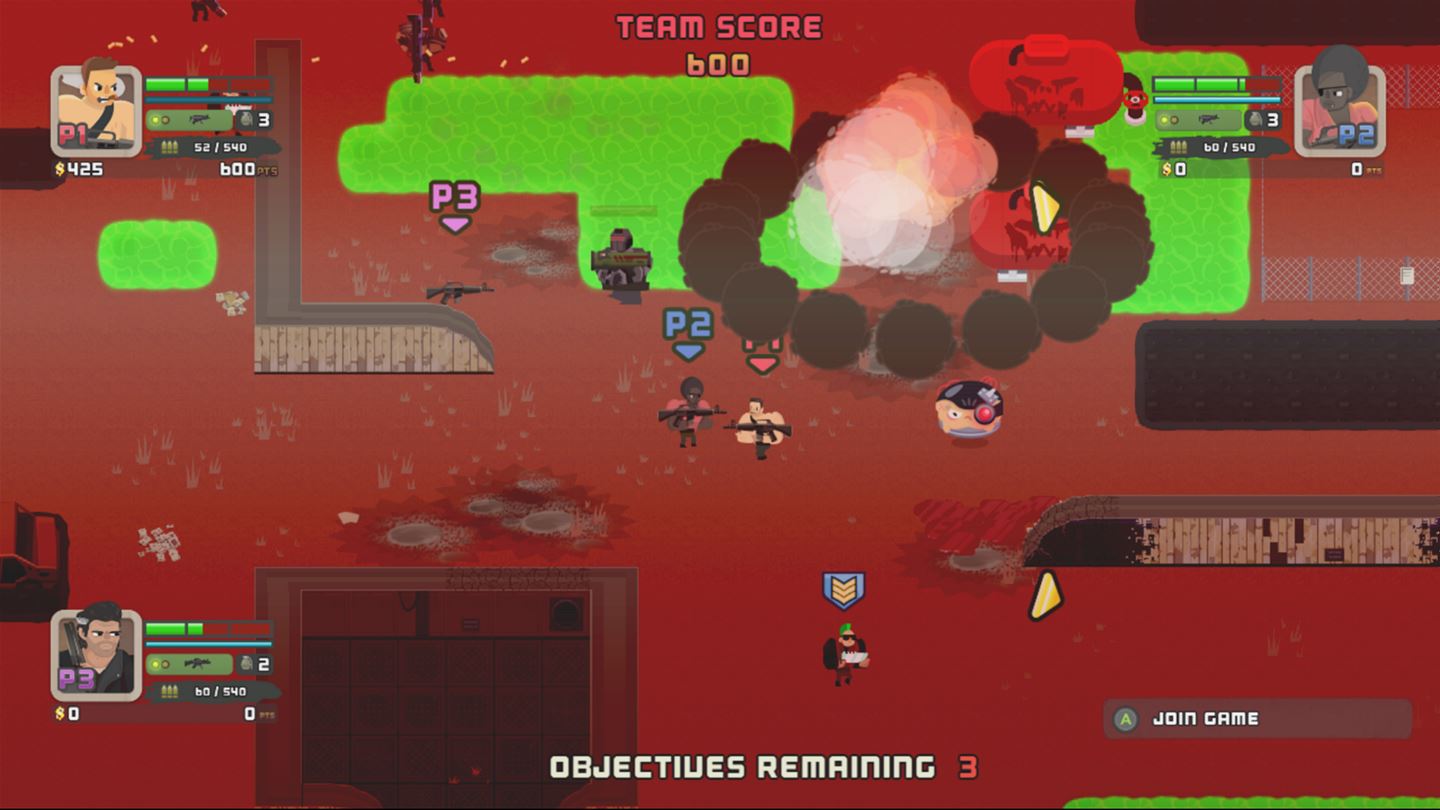Click the shotgun weapon icon in P2's panel
This screenshot has height=810, width=1440.
pos(1209,120)
